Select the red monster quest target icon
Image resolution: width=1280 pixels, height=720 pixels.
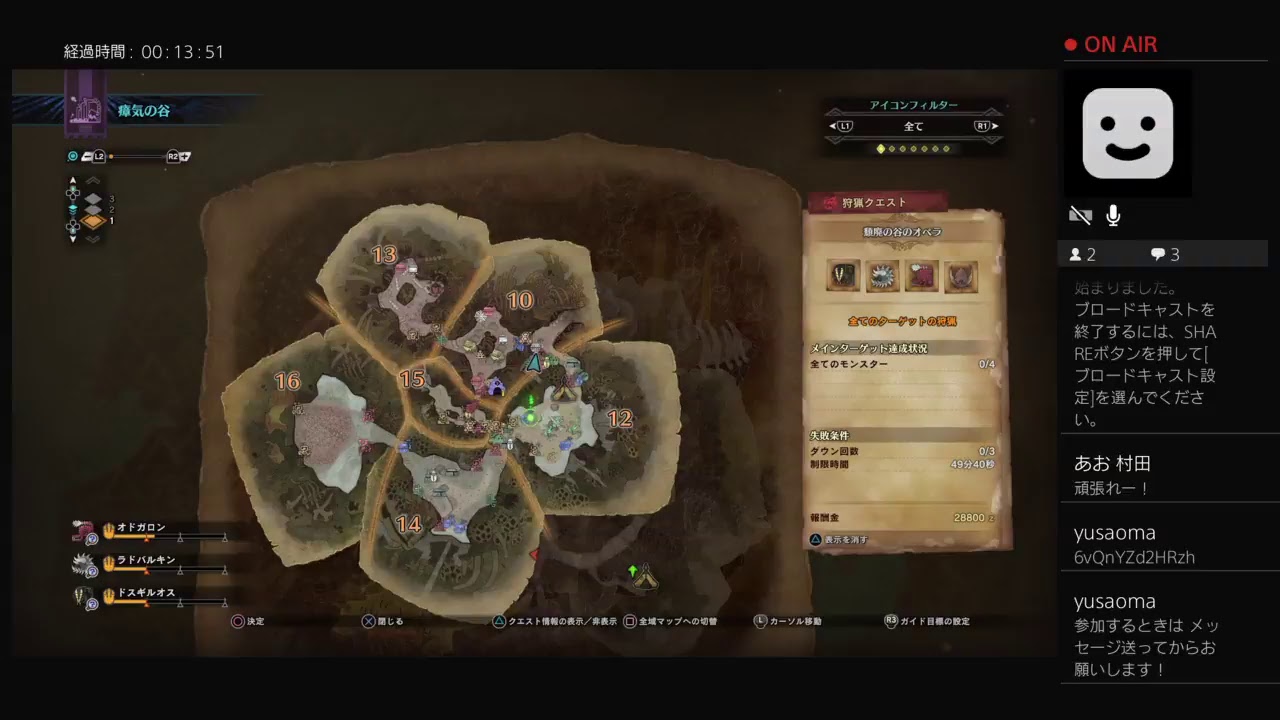tap(921, 276)
